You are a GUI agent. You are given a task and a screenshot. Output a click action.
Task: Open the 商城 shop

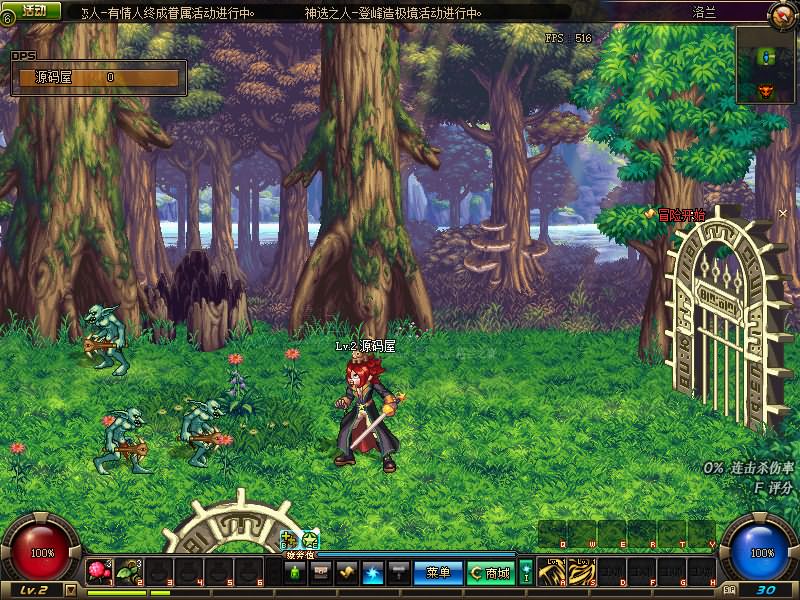[490, 573]
